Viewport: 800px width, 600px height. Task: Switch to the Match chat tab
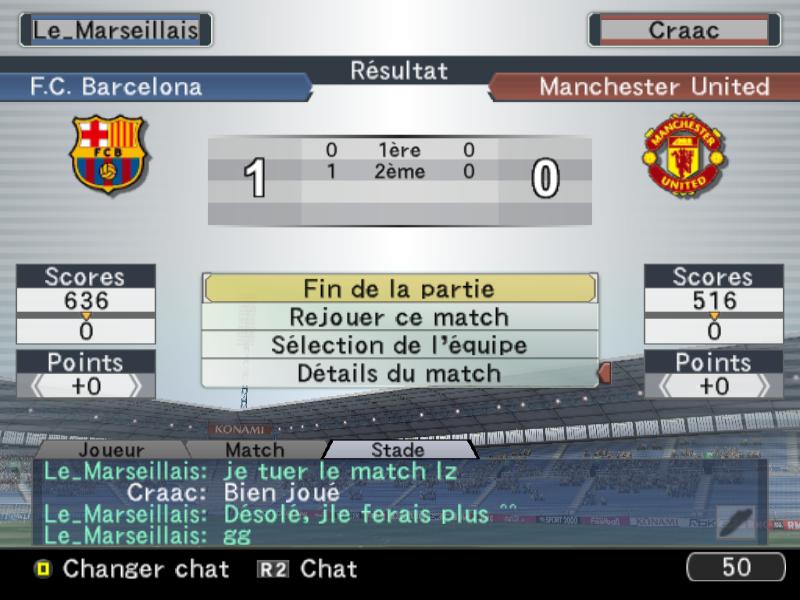click(254, 451)
